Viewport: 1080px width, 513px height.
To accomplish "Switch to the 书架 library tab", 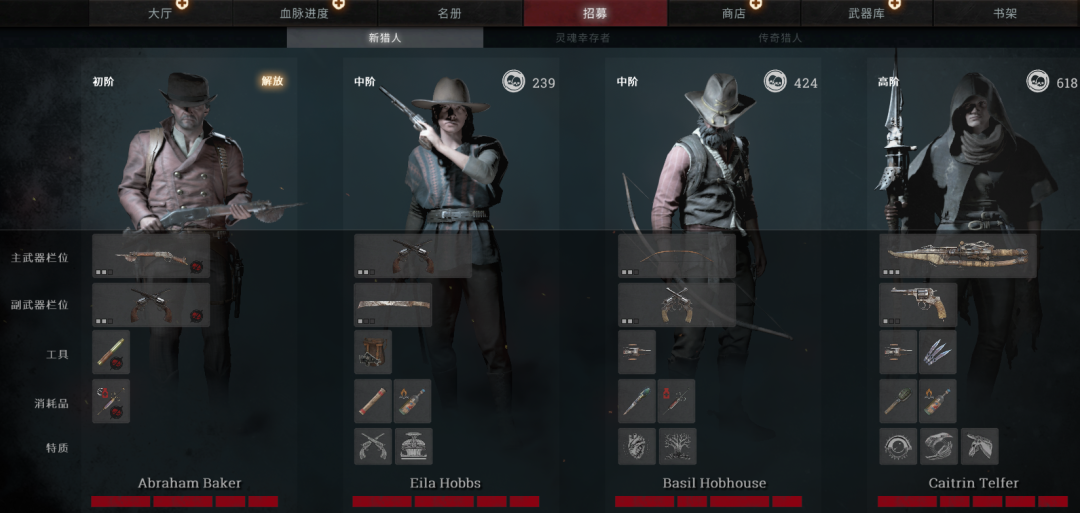I will pyautogui.click(x=1005, y=13).
